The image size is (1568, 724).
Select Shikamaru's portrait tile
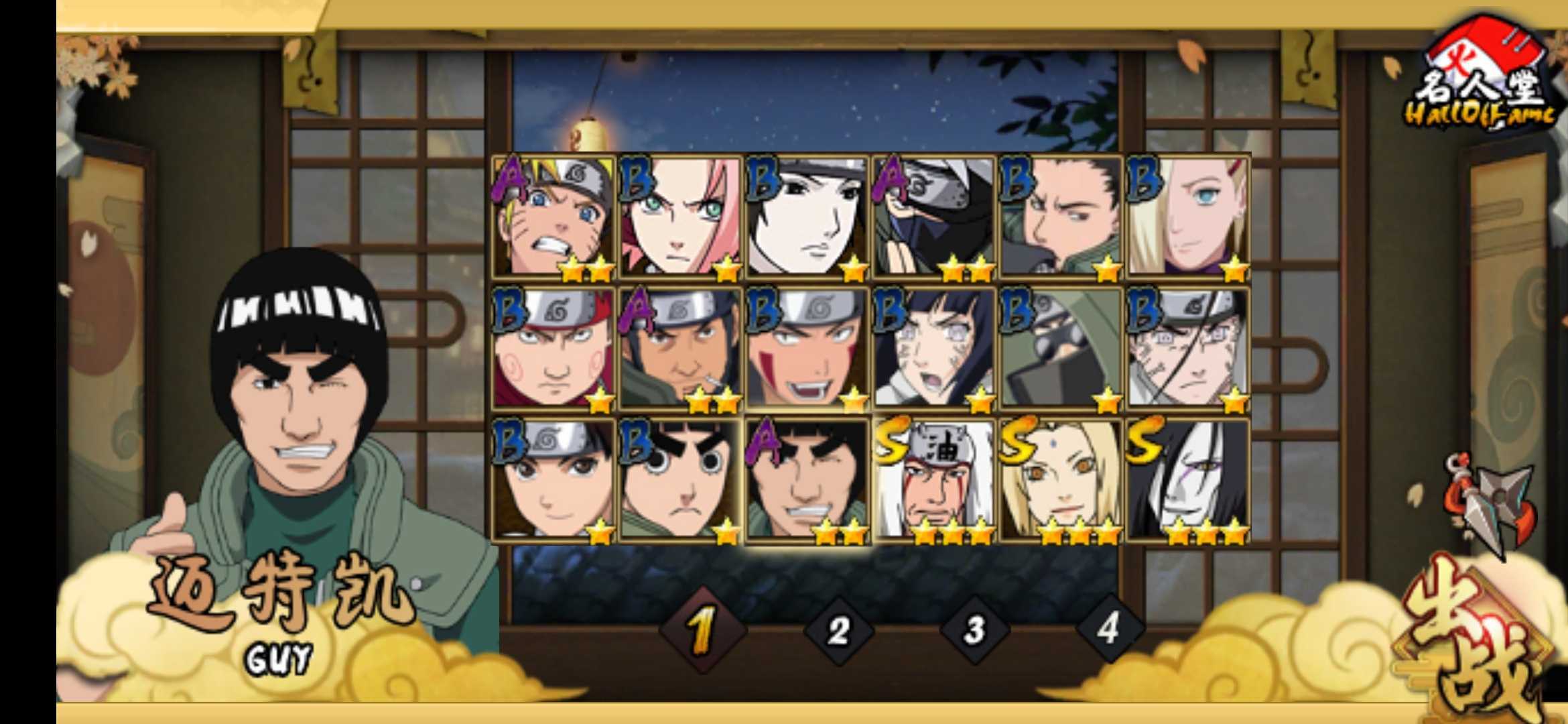(1061, 217)
